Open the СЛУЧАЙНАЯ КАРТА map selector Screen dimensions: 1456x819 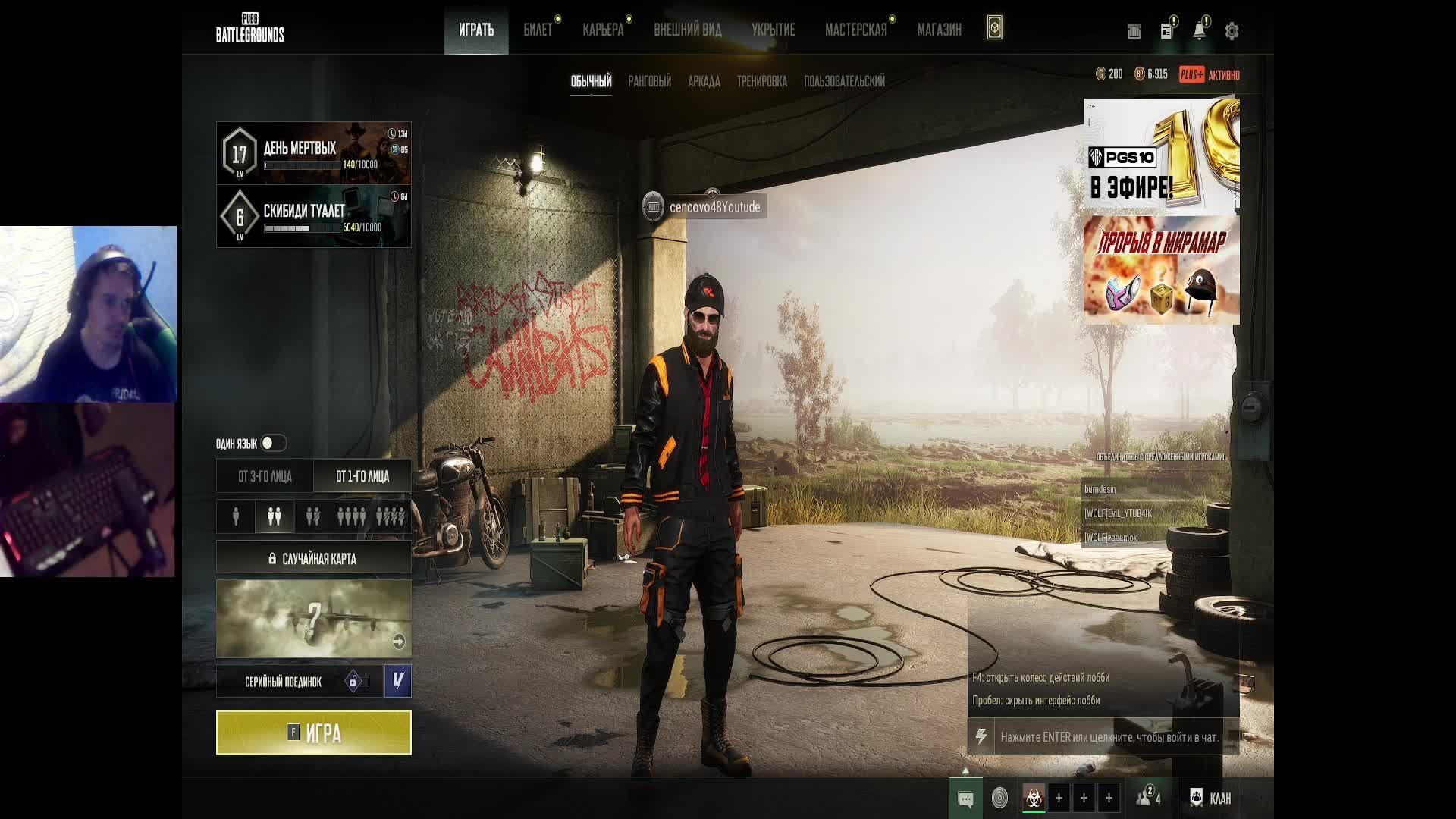point(313,559)
